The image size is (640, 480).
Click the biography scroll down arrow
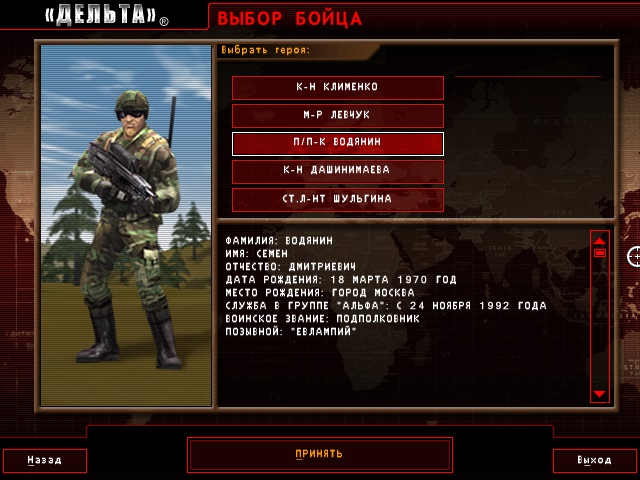click(x=600, y=395)
